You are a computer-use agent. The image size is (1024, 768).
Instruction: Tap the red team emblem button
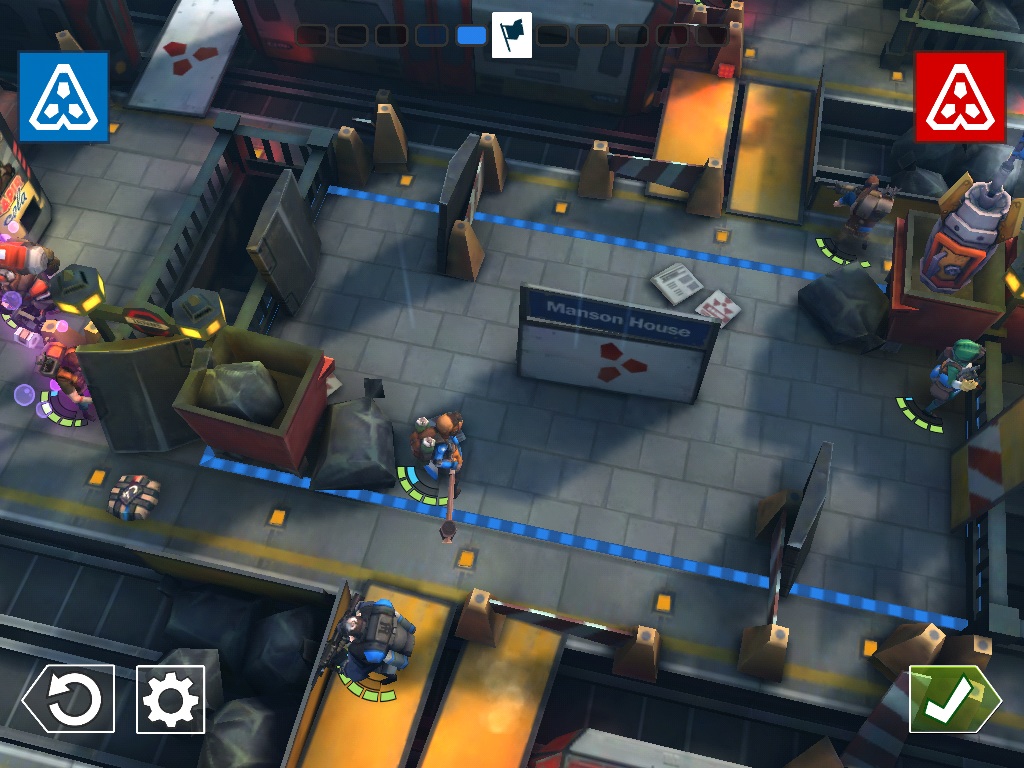click(960, 97)
